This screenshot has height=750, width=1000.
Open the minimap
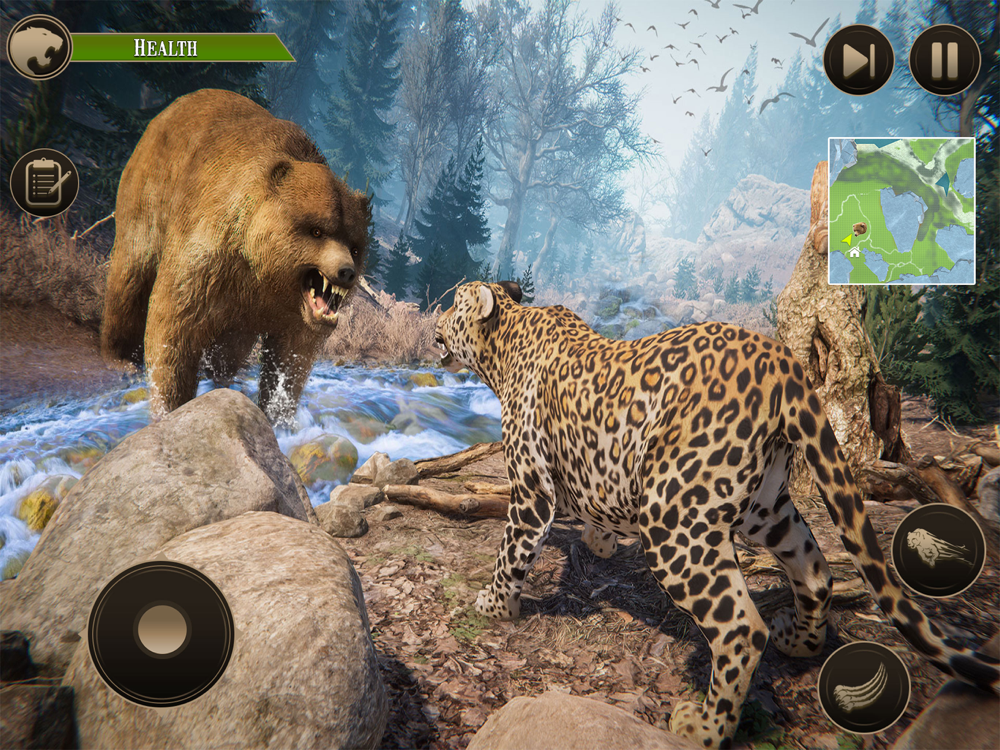pos(901,211)
